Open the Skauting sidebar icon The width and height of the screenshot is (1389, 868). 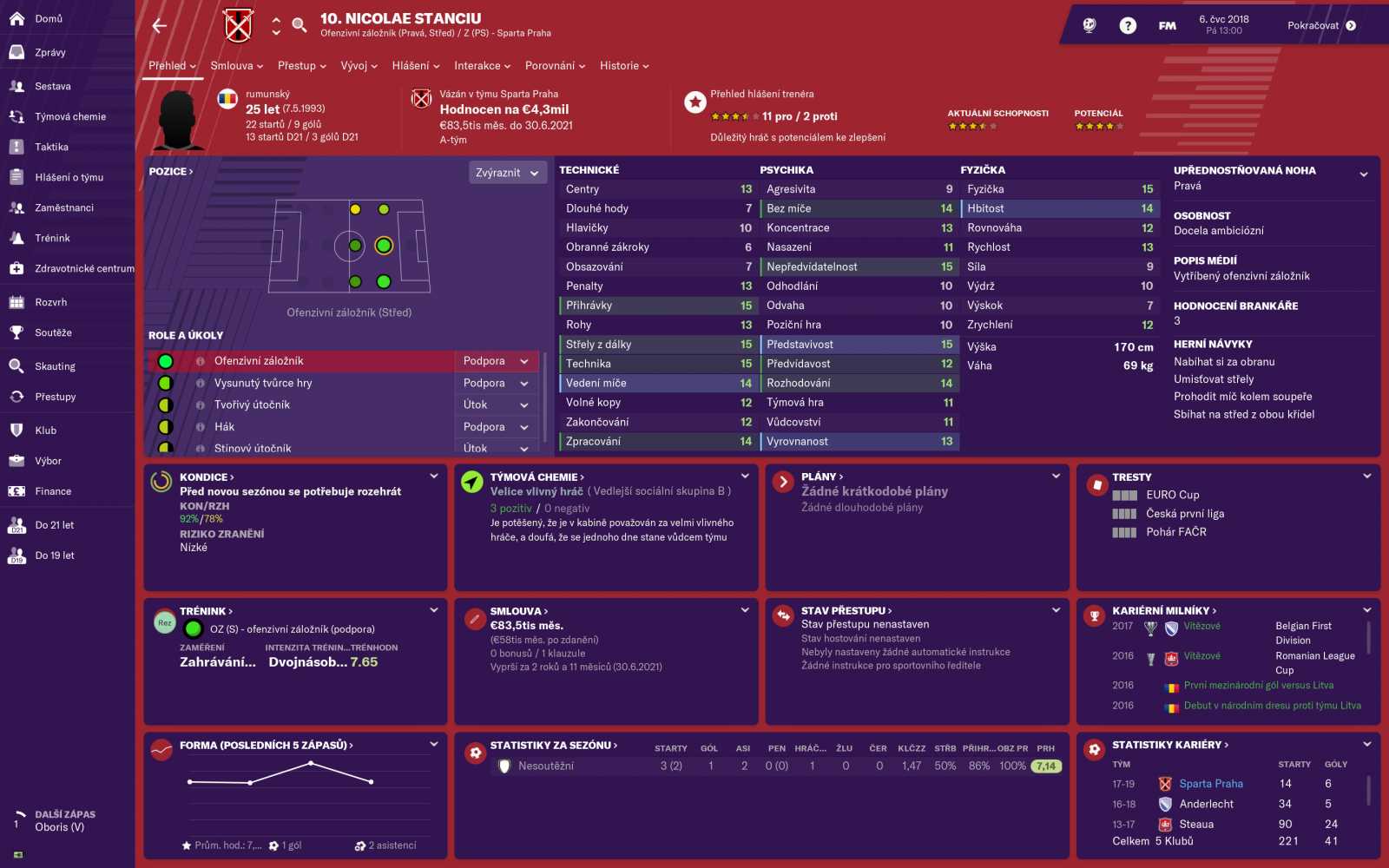tap(54, 365)
